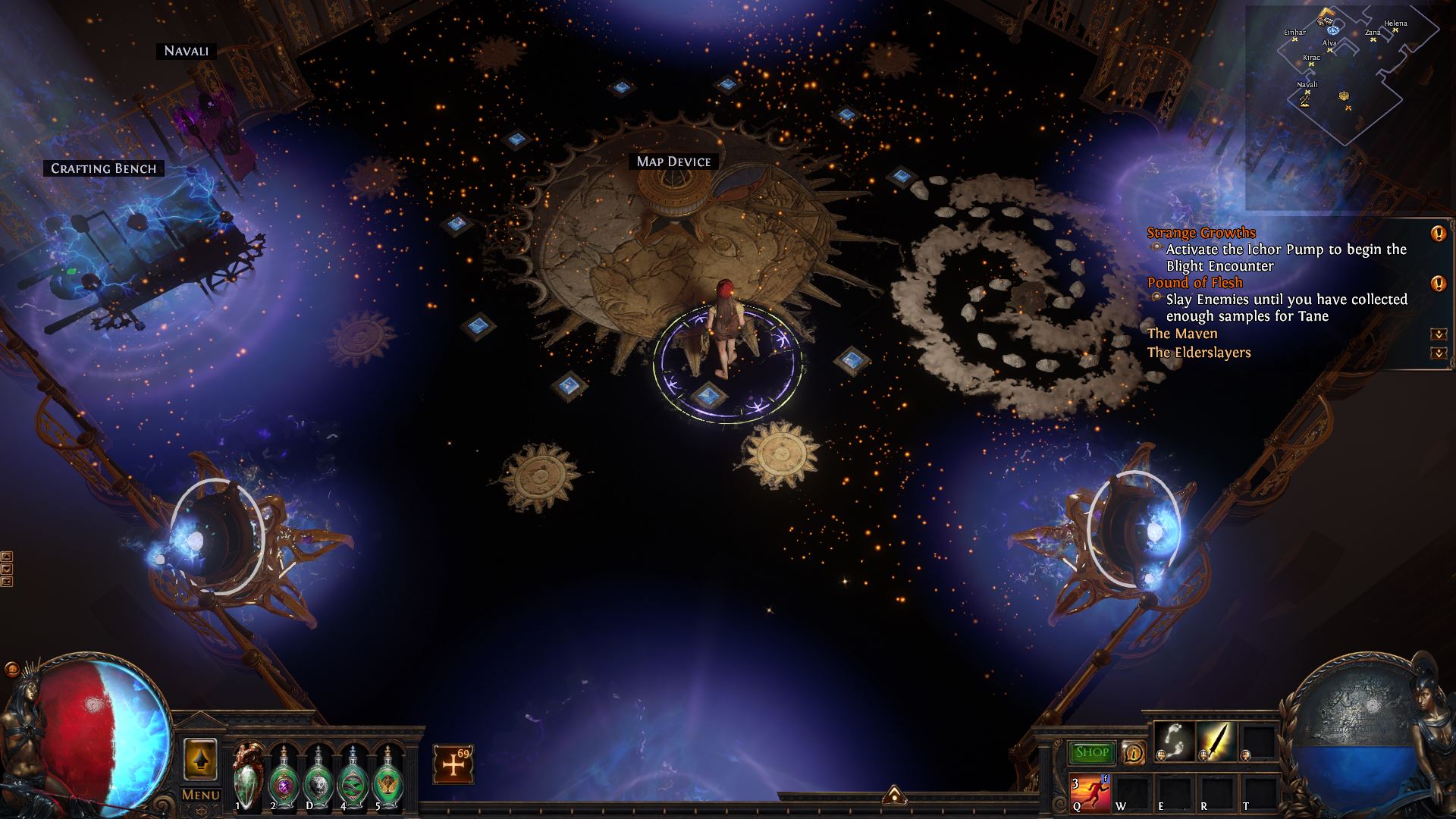Open the passive points cross icon showing 69
The width and height of the screenshot is (1456, 819).
coord(453,764)
